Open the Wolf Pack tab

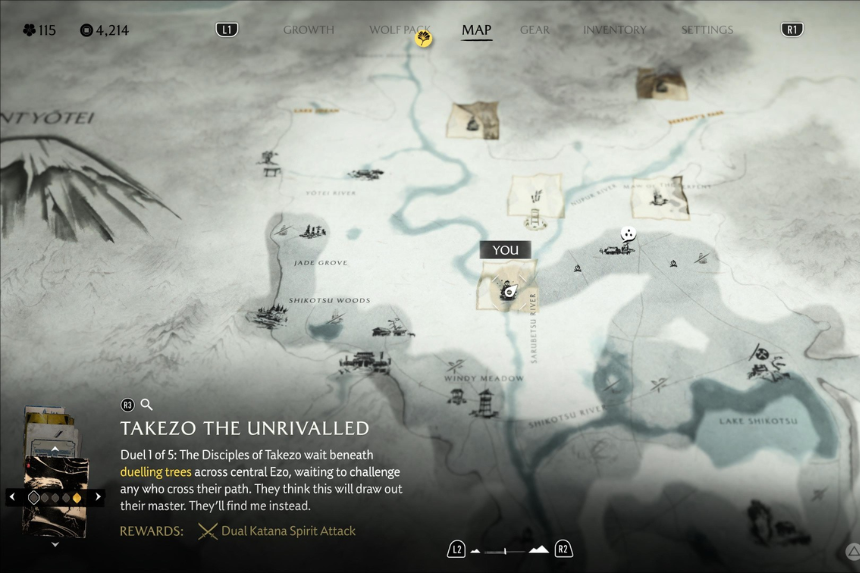coord(398,30)
